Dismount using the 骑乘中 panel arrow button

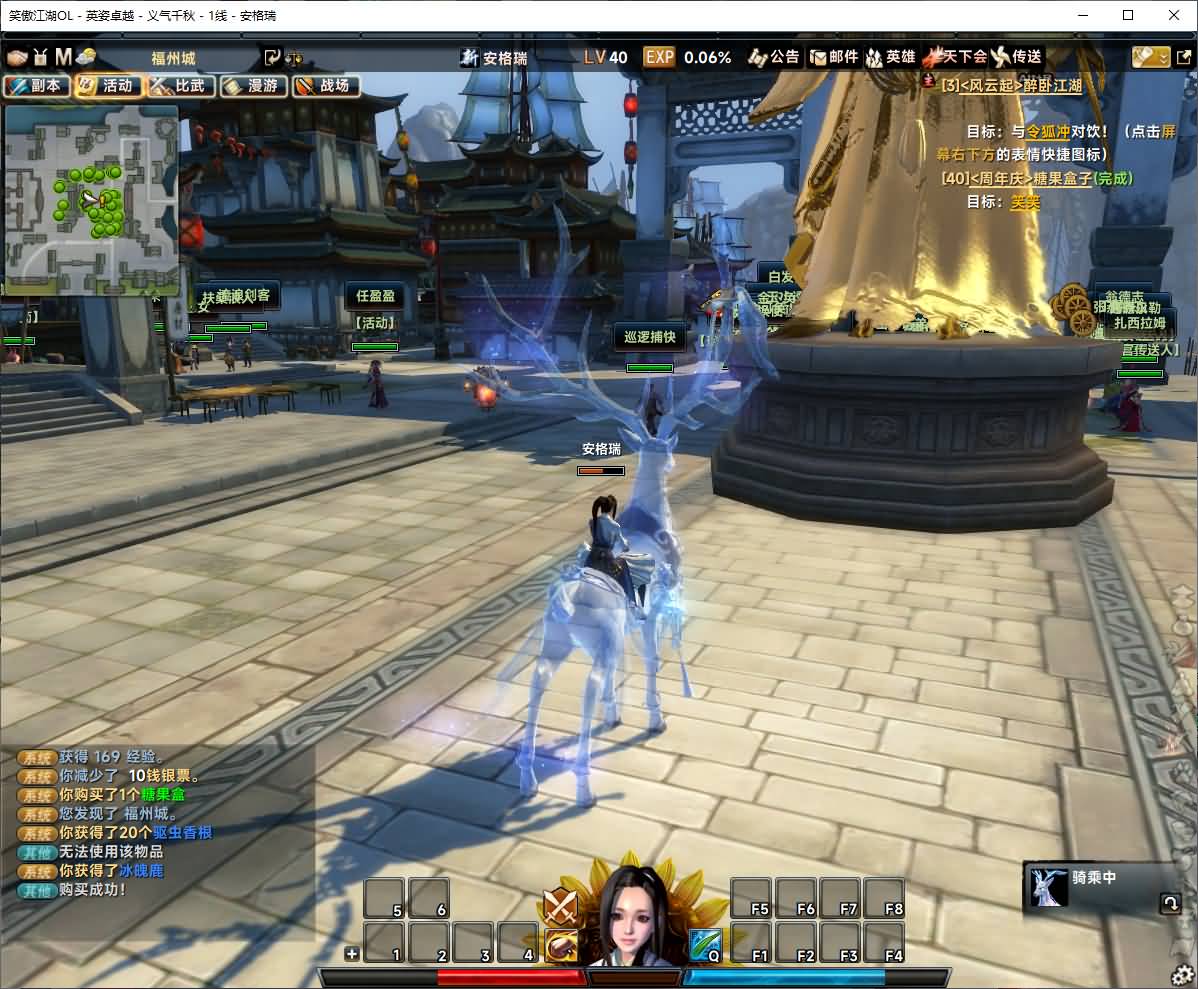pyautogui.click(x=1169, y=904)
